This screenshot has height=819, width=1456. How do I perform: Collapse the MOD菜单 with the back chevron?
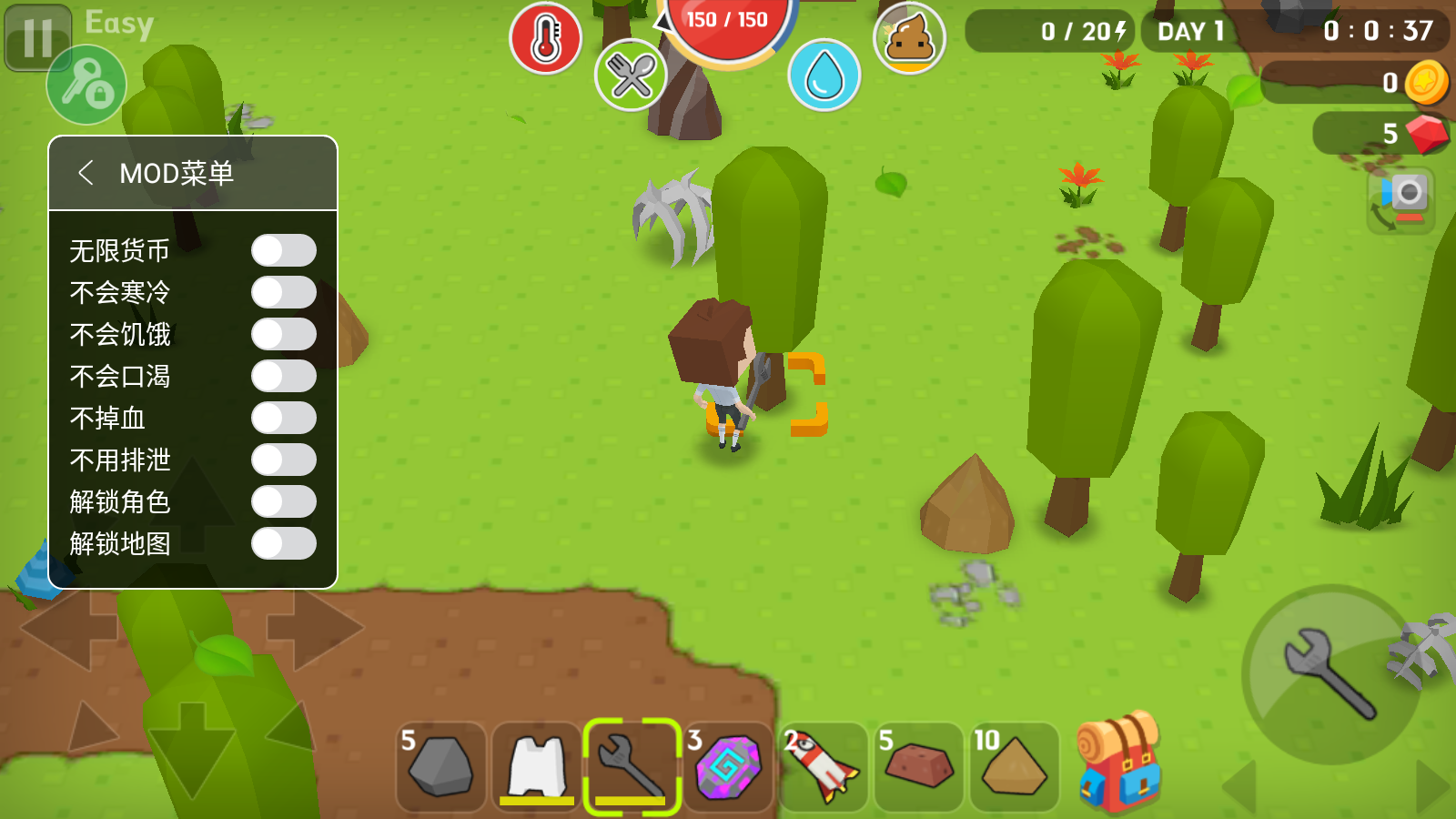coord(87,172)
